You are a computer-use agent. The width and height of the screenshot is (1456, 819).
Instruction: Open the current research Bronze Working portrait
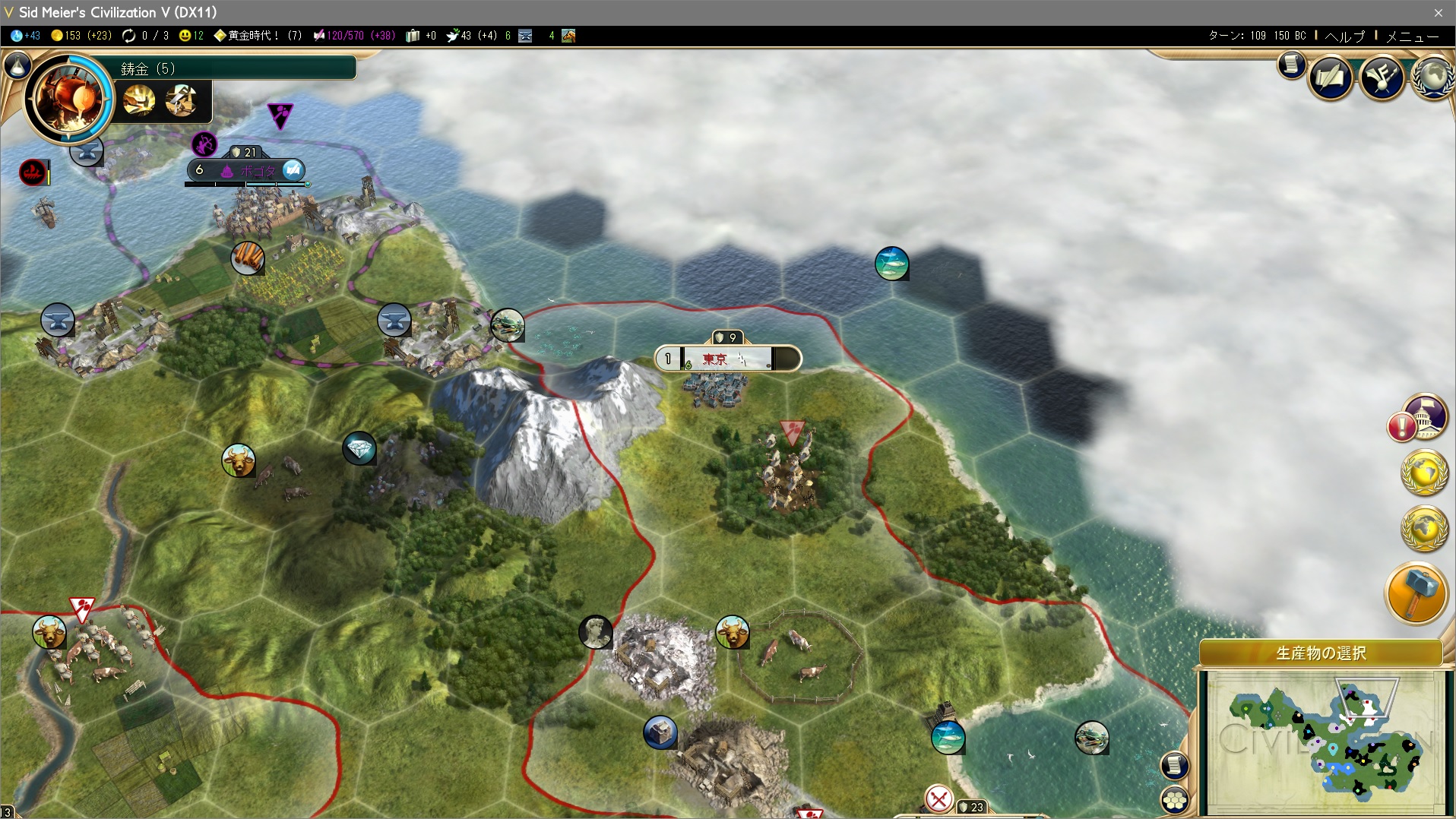tap(68, 99)
